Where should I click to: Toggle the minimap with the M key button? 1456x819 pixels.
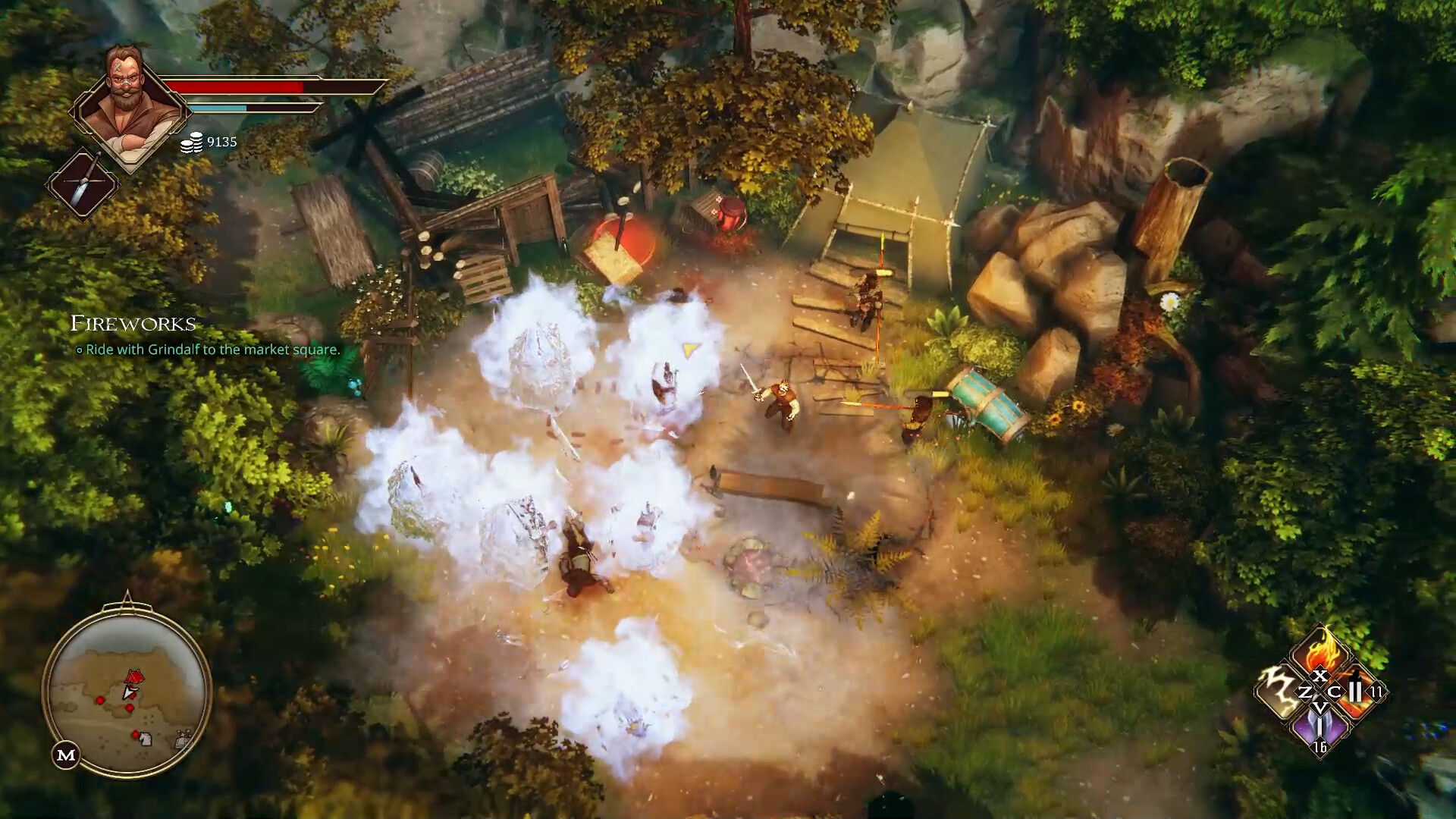point(65,755)
